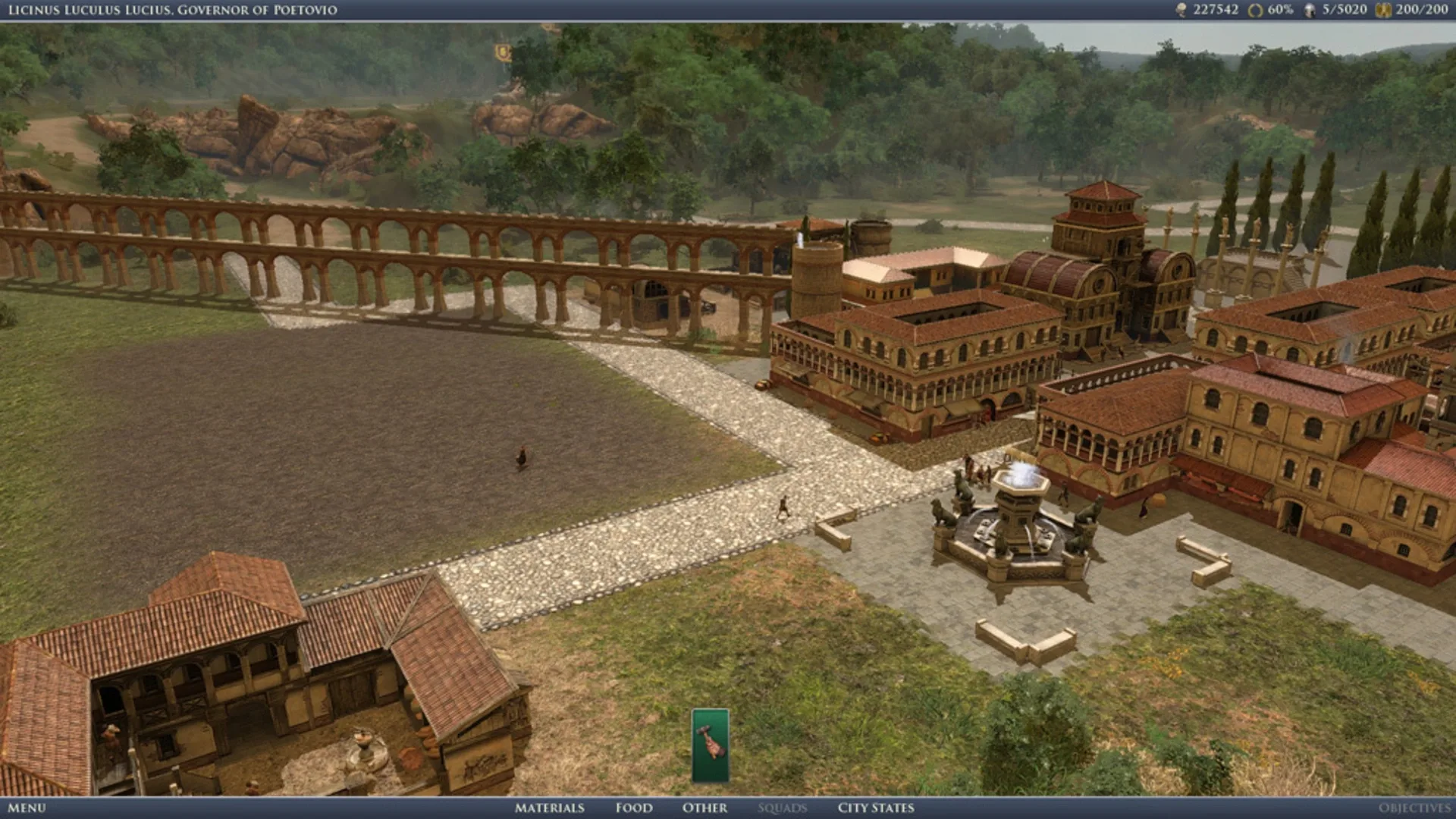Click the helmet icon showing 5/5020

(1308, 11)
